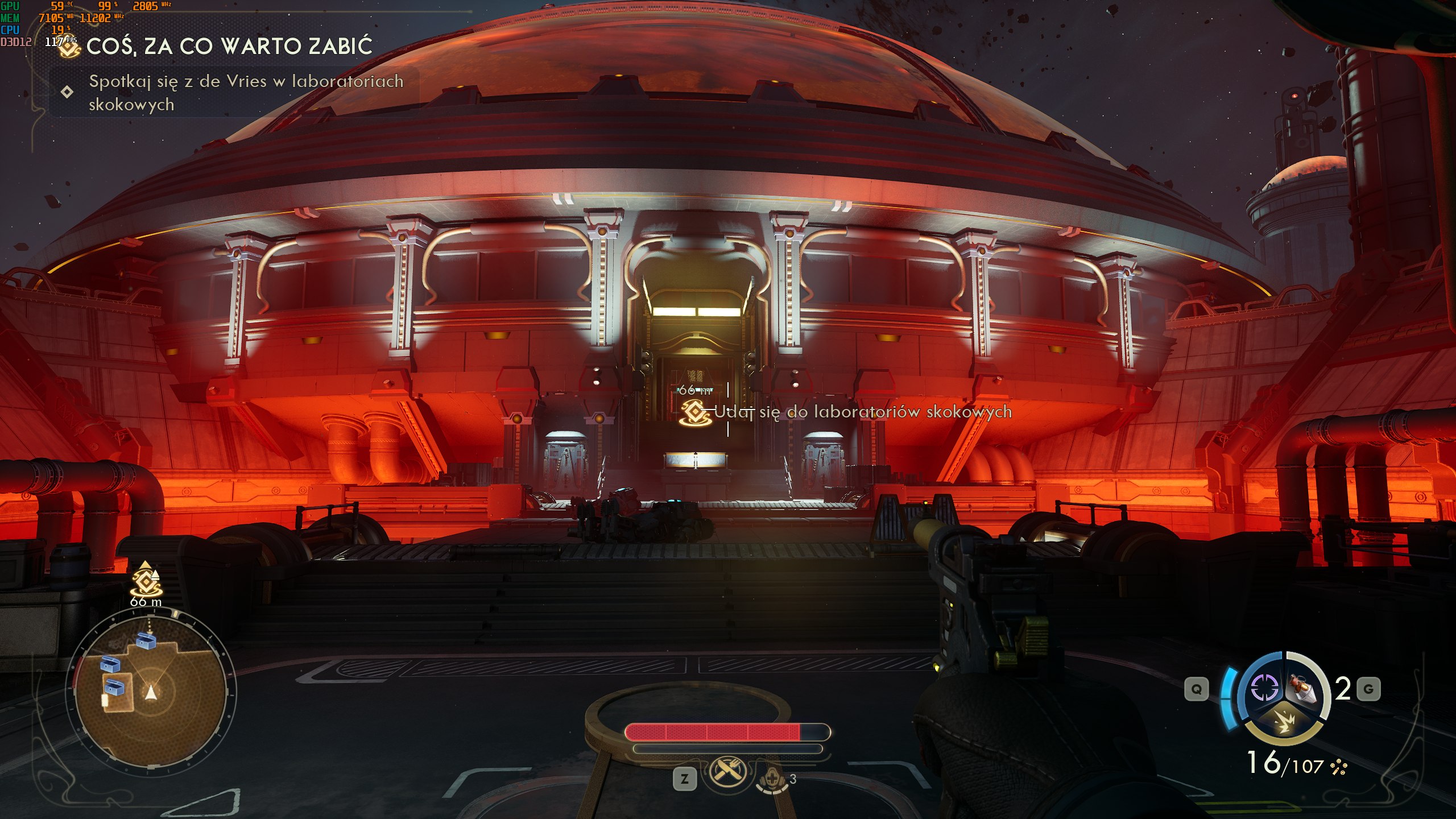
Task: Click the knife and fork consumable icon
Action: click(x=726, y=772)
